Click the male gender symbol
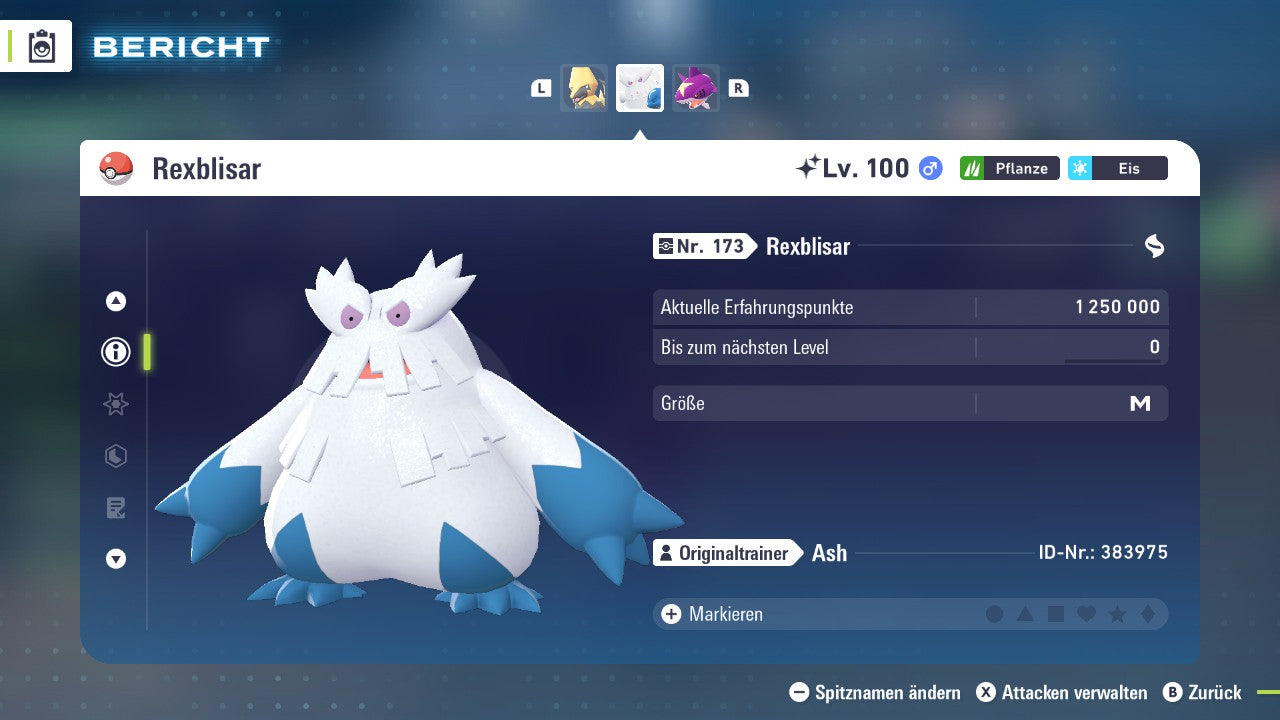The height and width of the screenshot is (720, 1280). 931,168
